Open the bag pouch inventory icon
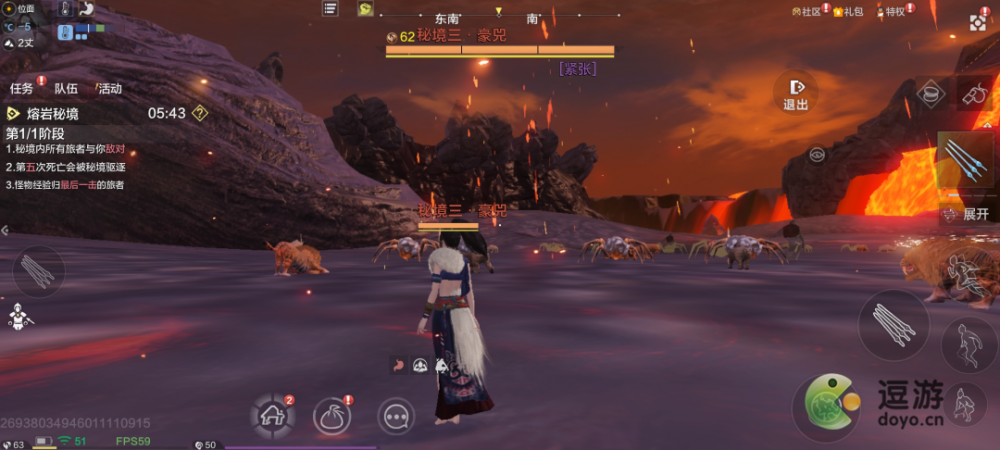Image resolution: width=1000 pixels, height=450 pixels. pos(332,415)
